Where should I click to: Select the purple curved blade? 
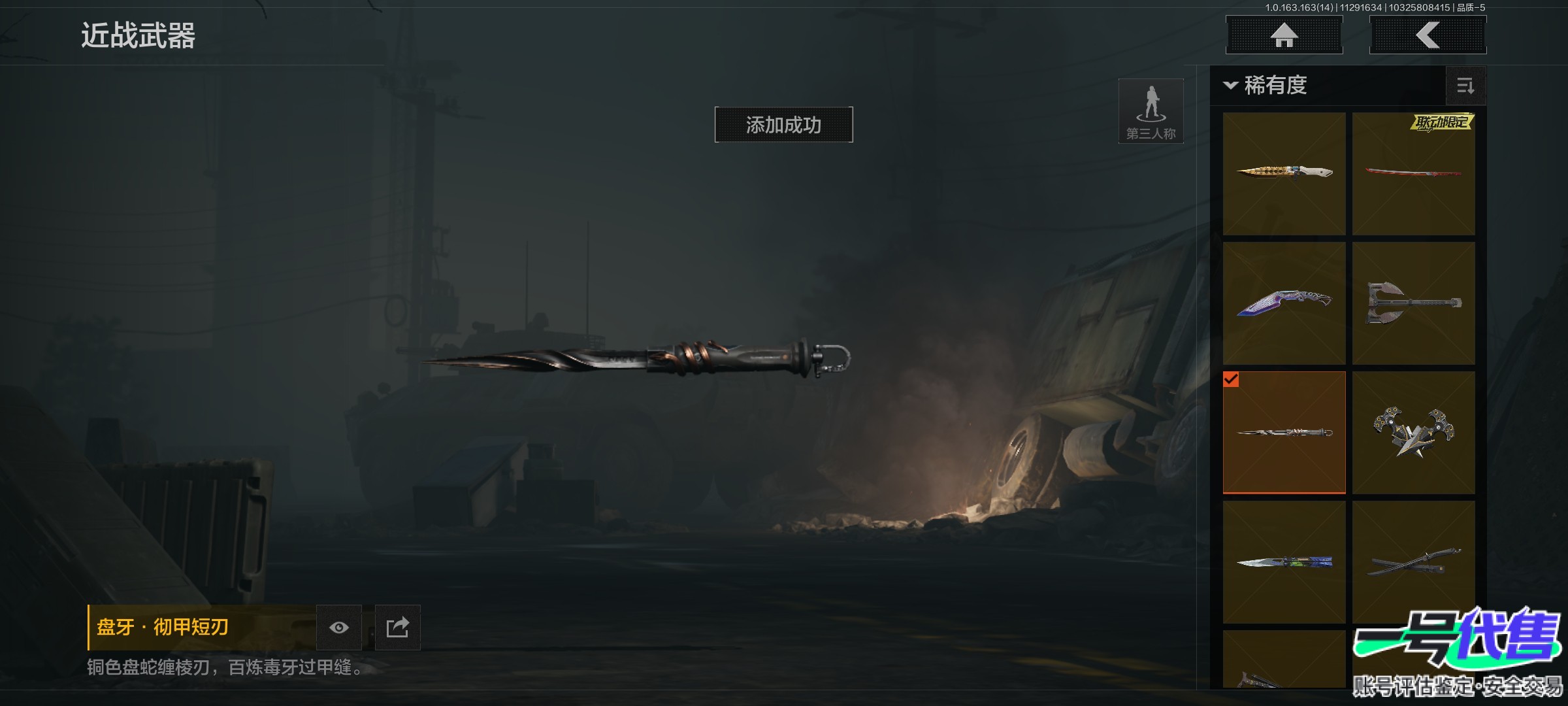[x=1284, y=303]
